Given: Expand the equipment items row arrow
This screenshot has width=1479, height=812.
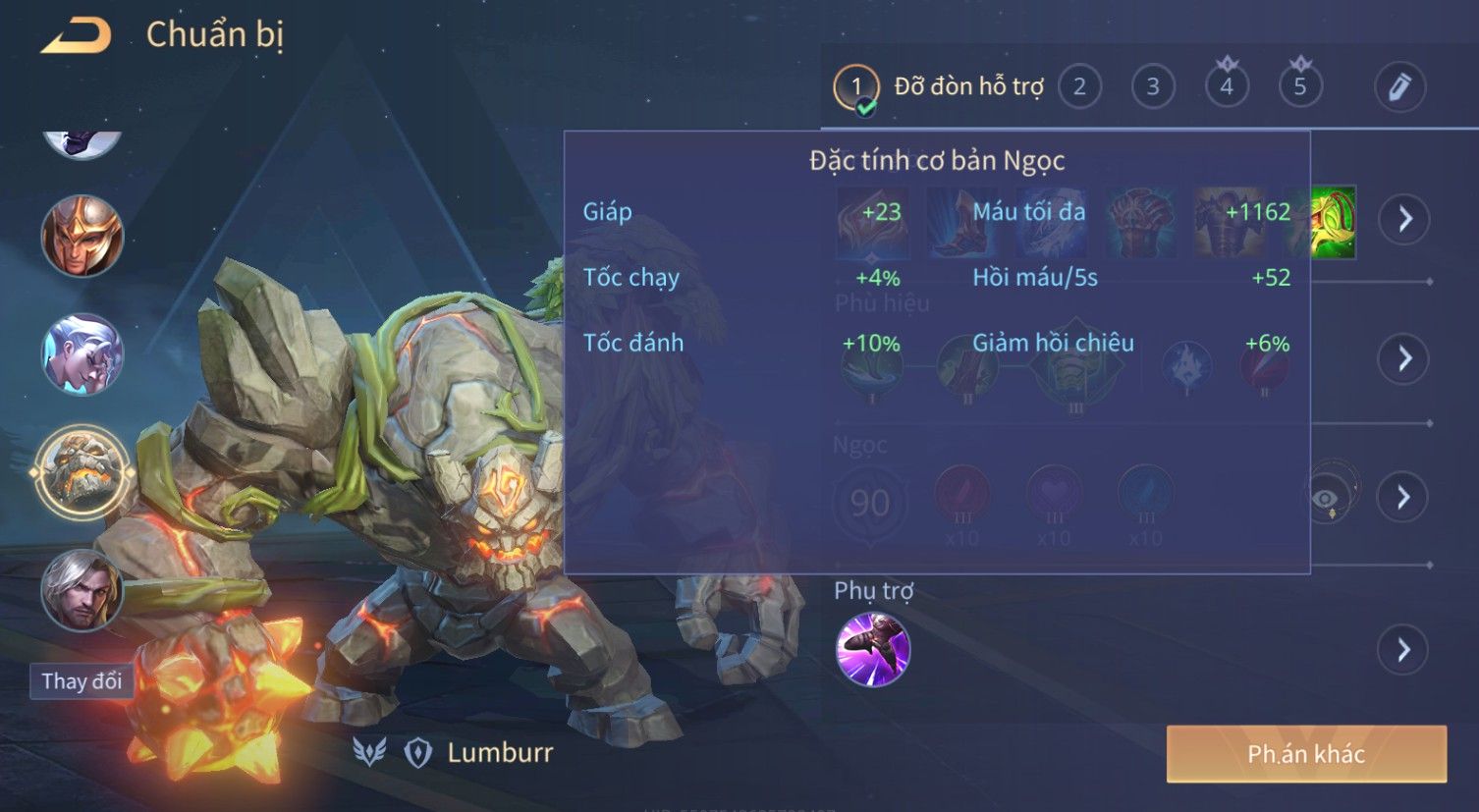Looking at the screenshot, I should pyautogui.click(x=1404, y=219).
